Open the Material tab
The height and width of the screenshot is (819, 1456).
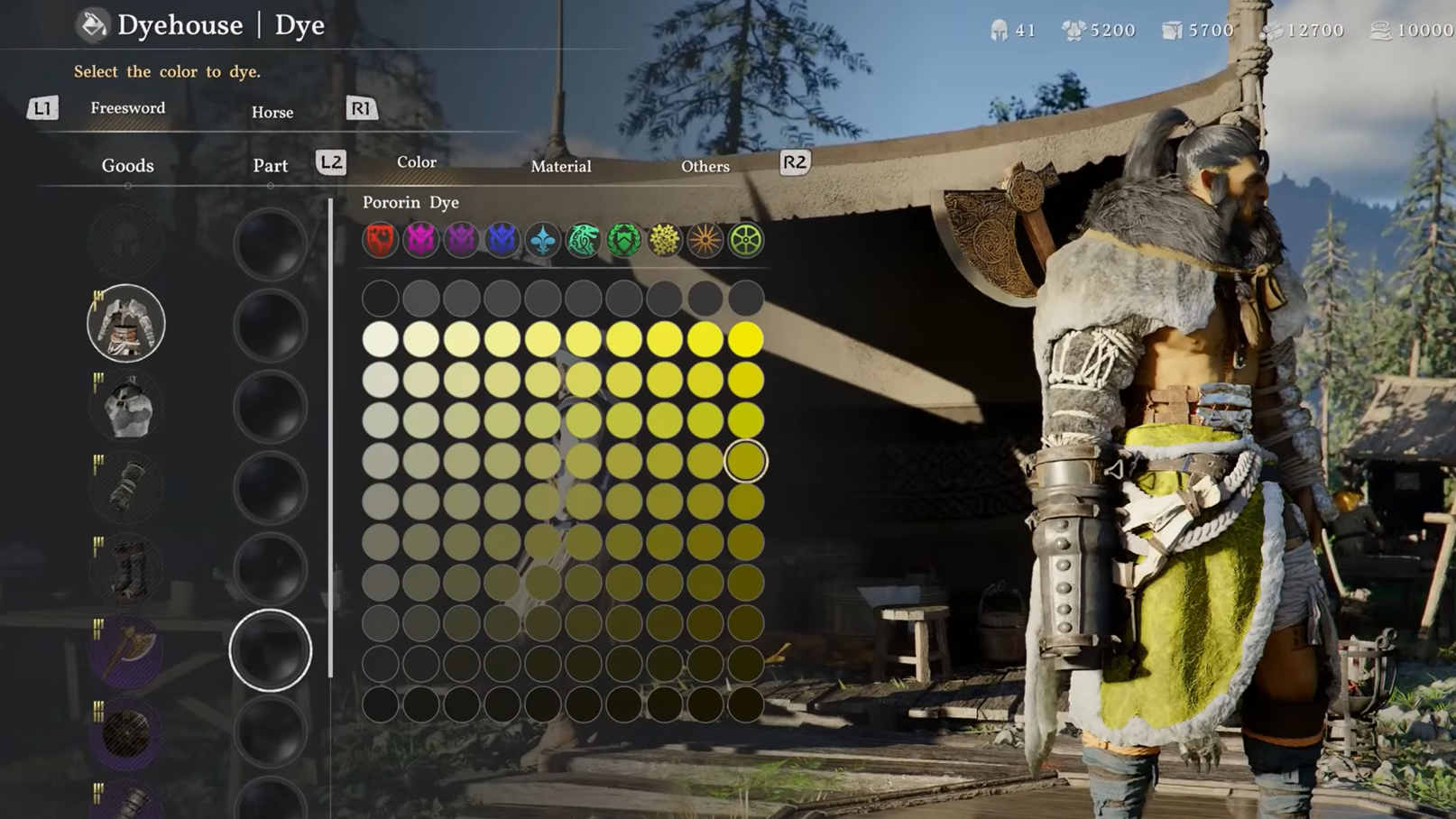click(x=560, y=167)
